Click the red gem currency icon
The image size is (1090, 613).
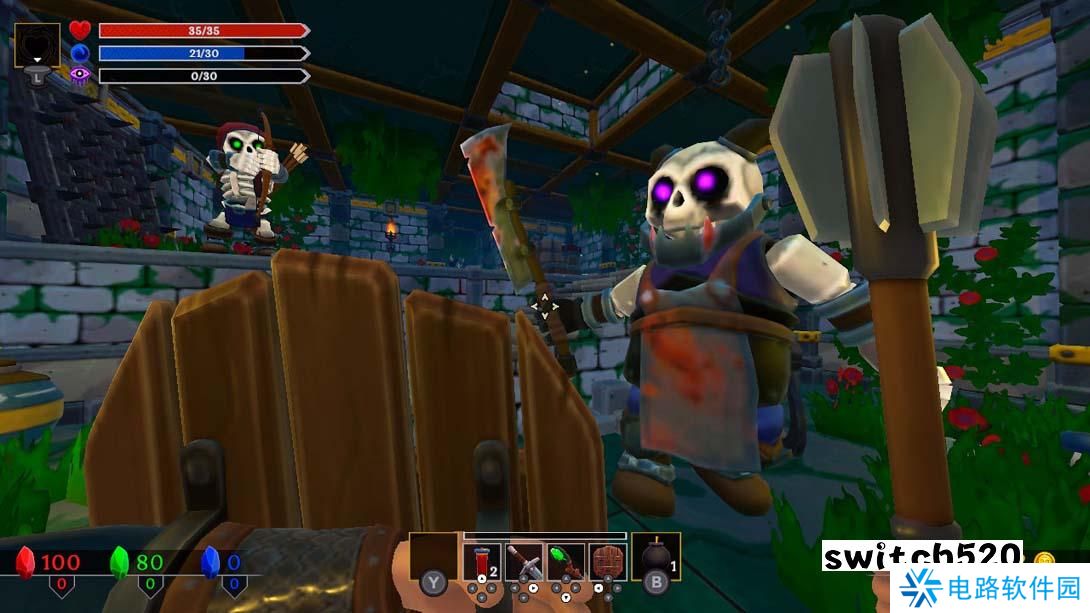[26, 563]
